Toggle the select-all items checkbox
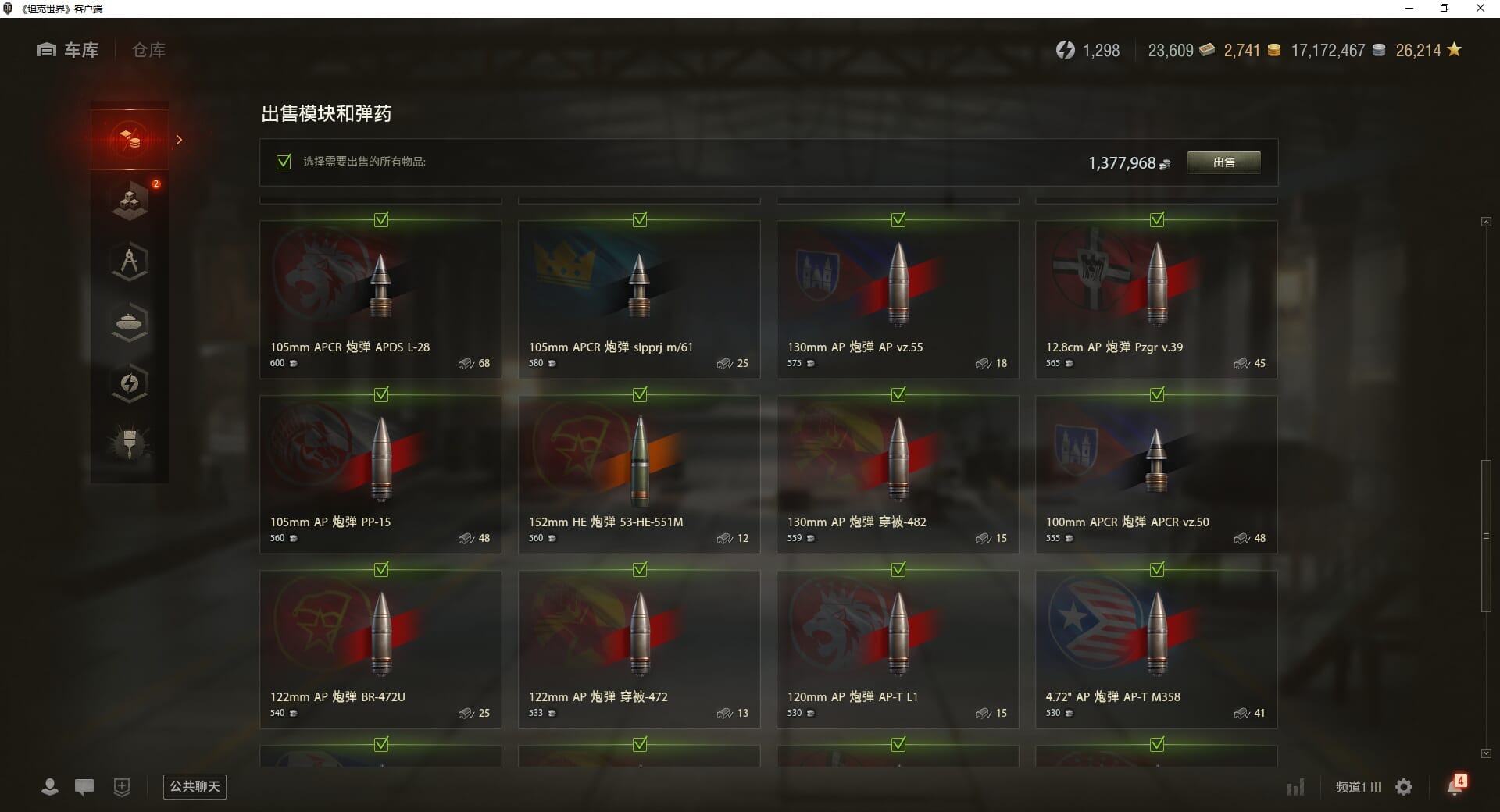Viewport: 1500px width, 812px height. 284,162
